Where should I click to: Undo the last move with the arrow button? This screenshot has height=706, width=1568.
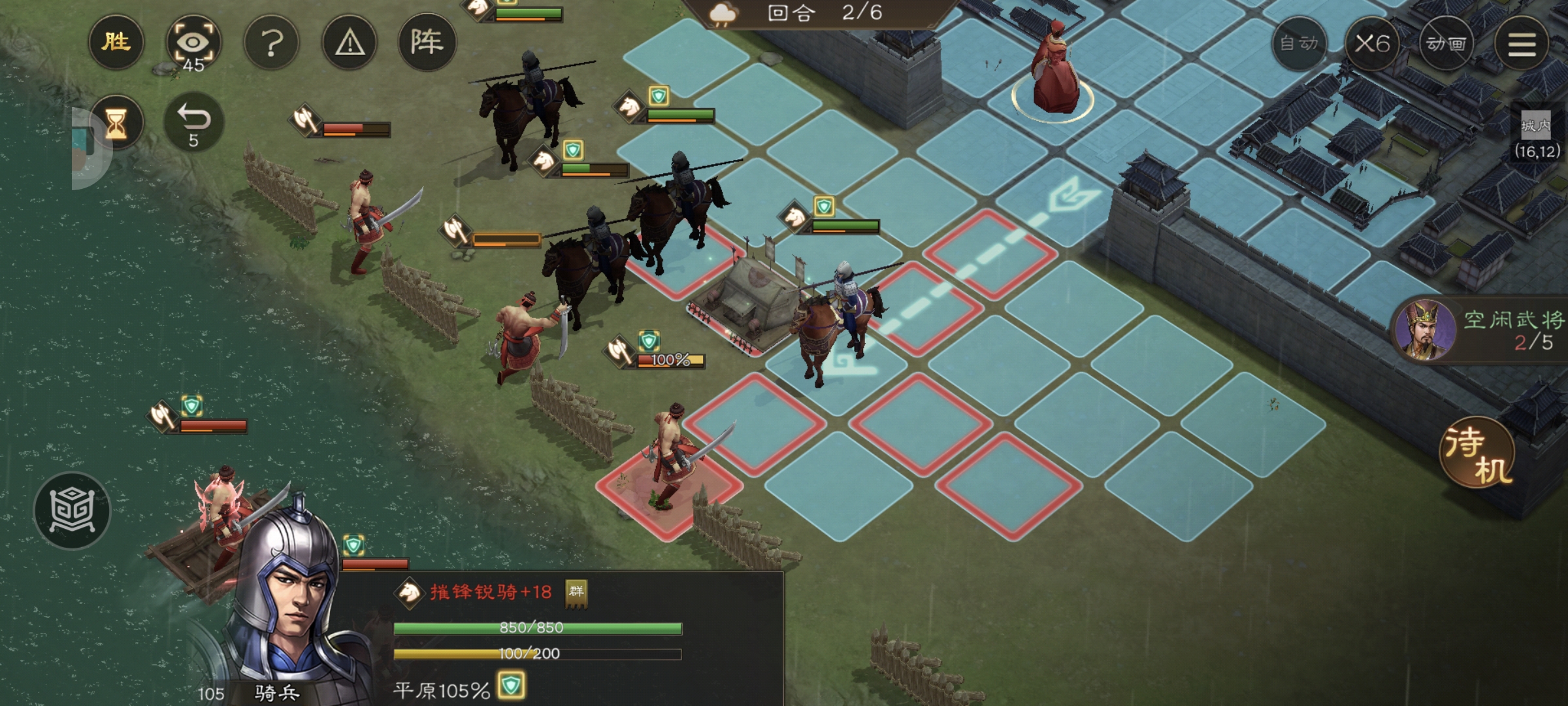click(x=193, y=123)
